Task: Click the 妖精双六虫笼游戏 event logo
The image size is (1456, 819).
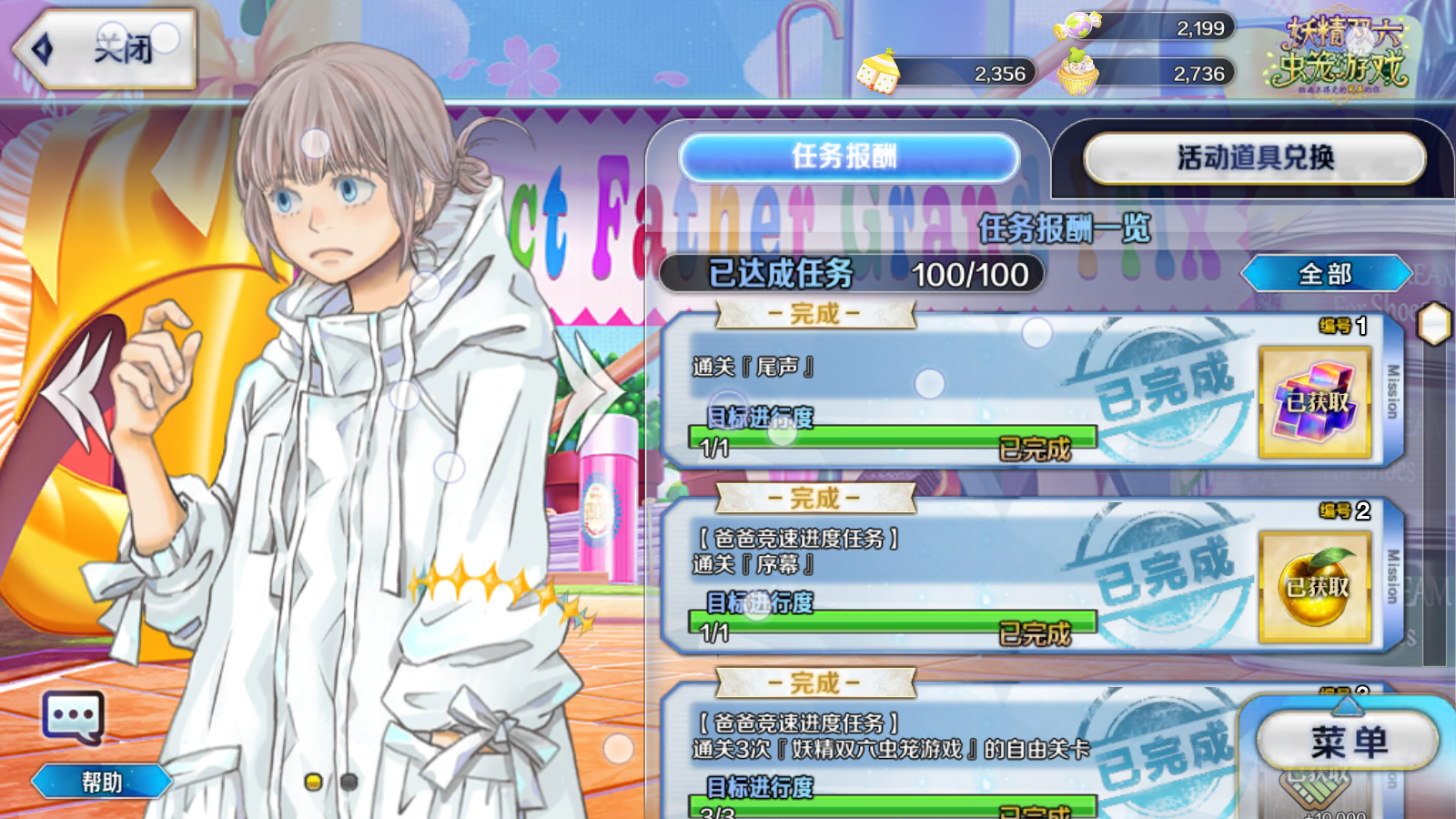Action: [1340, 53]
